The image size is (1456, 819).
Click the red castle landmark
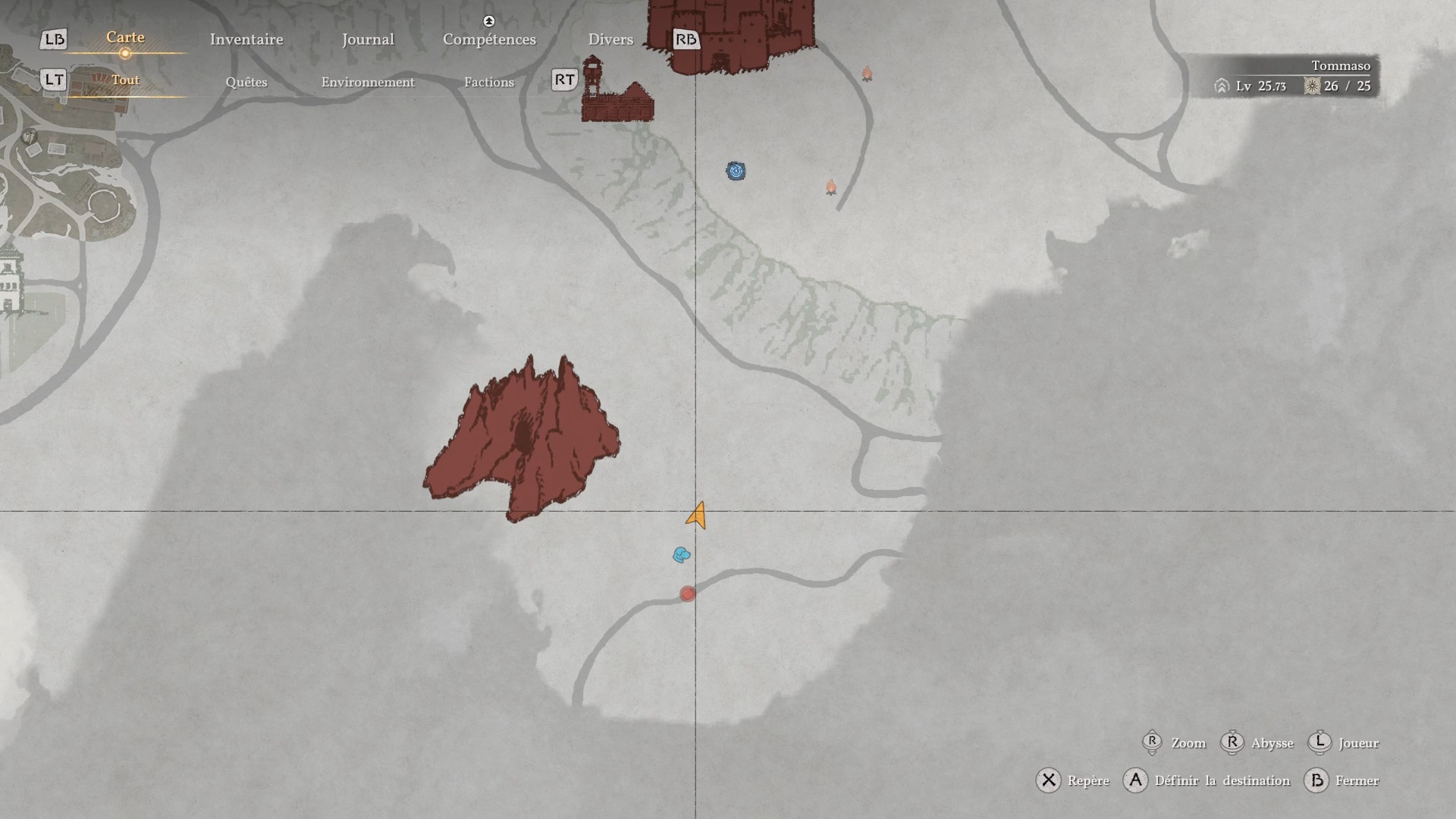click(732, 34)
